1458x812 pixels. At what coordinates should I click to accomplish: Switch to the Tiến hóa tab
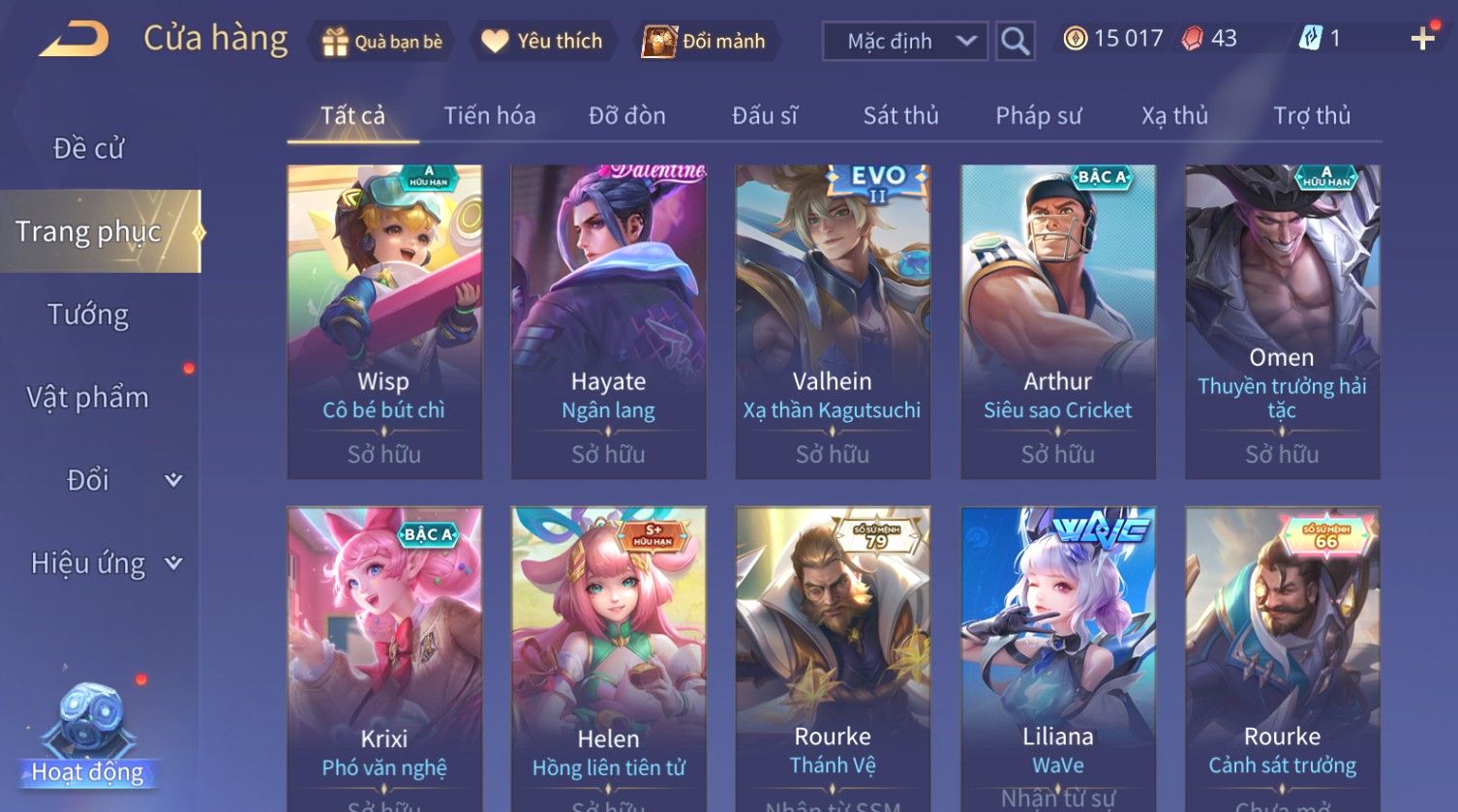(489, 116)
